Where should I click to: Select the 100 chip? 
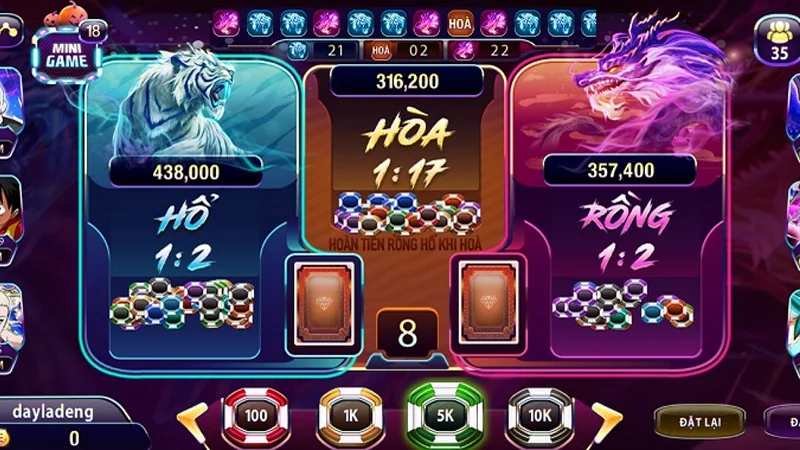(x=255, y=414)
